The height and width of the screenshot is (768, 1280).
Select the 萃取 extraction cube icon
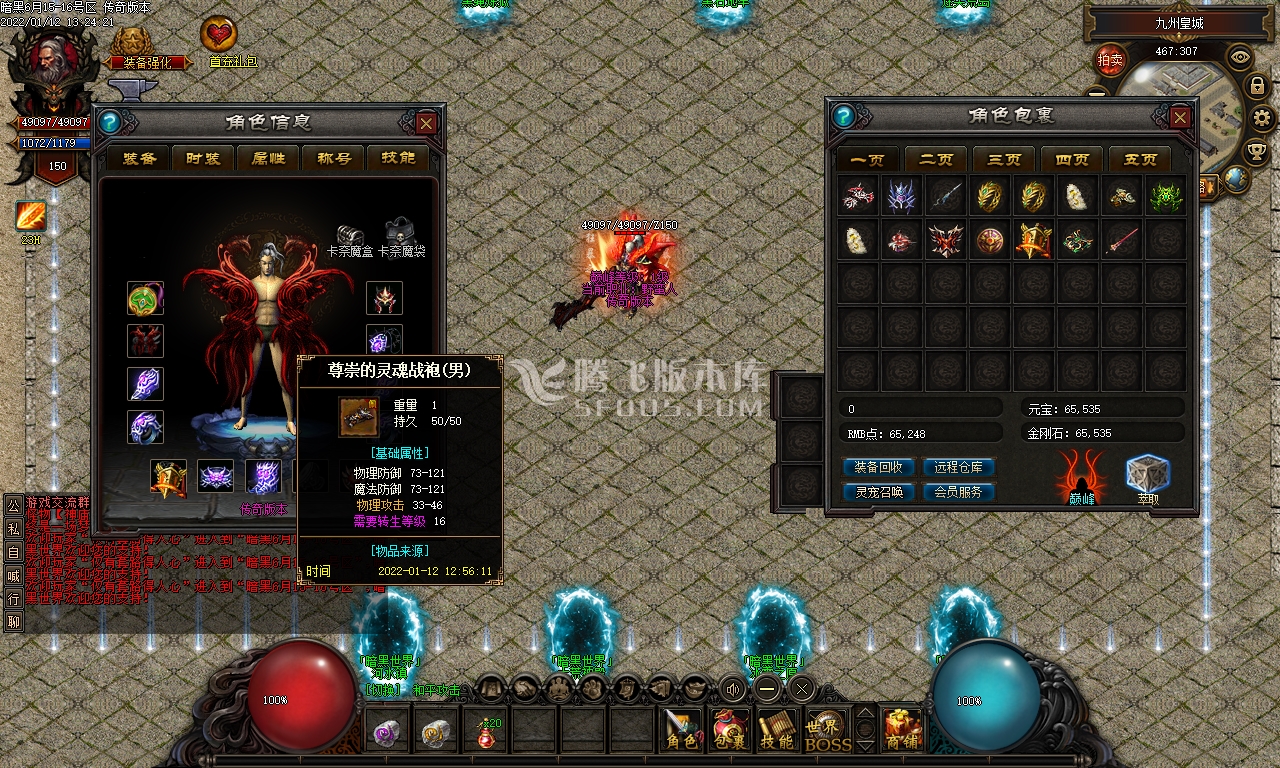(x=1147, y=476)
